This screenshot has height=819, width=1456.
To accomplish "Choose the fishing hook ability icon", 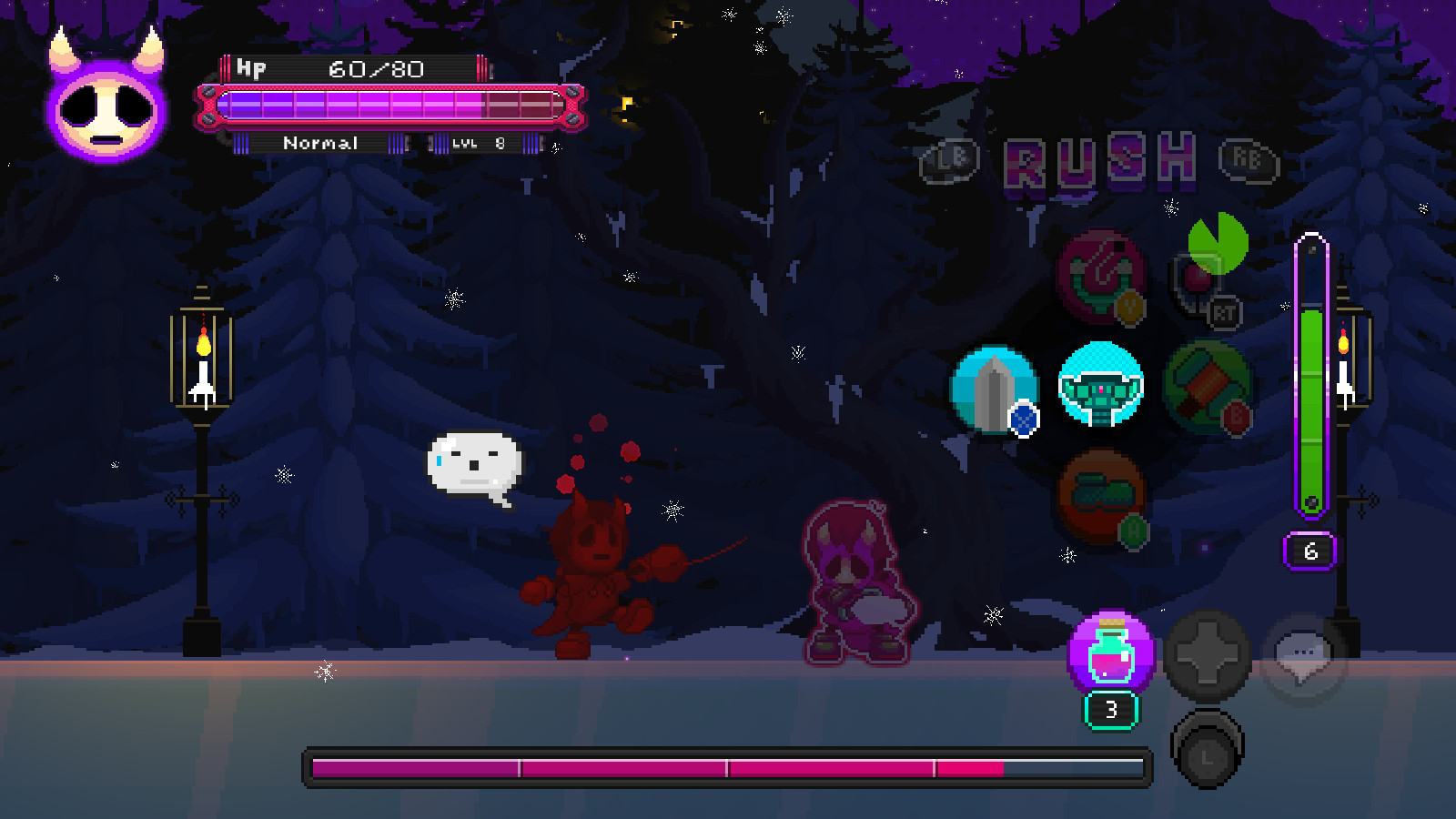I will click(1101, 275).
